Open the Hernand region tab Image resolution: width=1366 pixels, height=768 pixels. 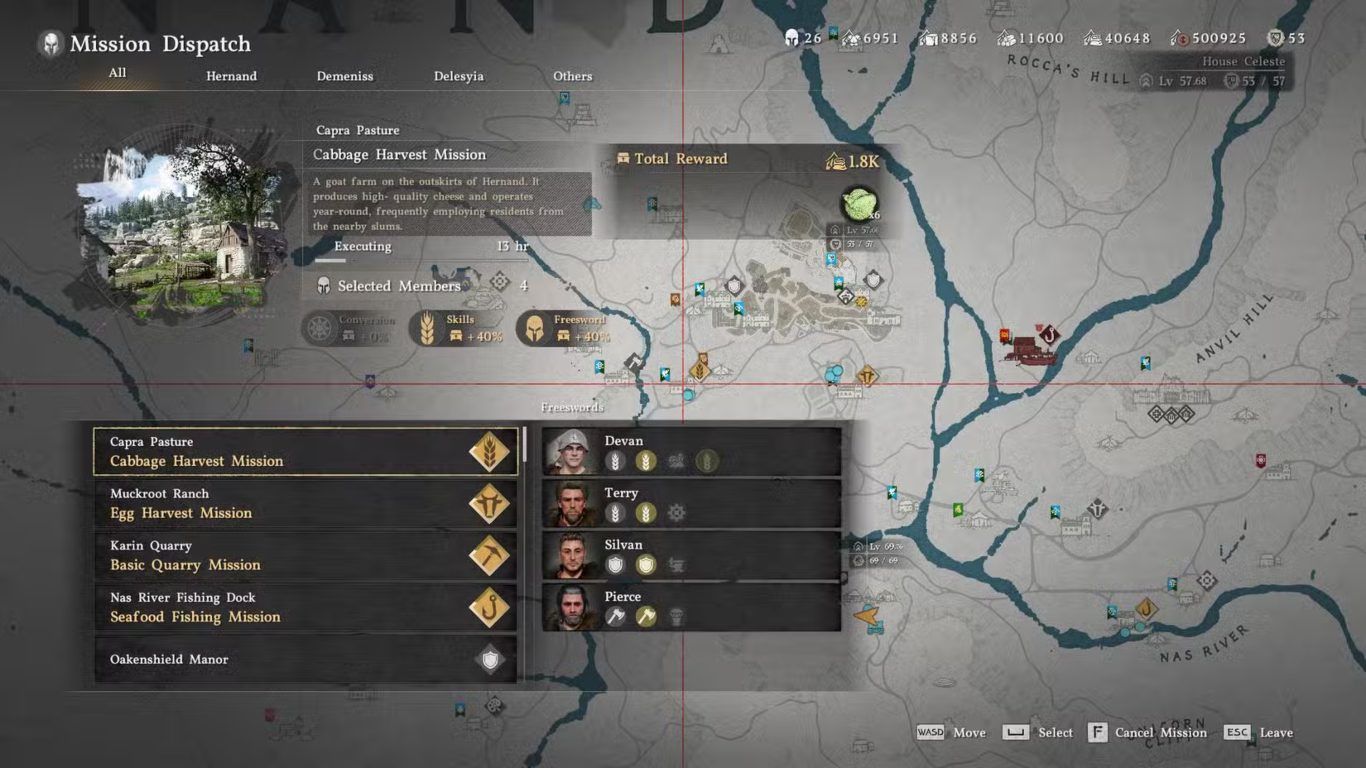tap(231, 76)
